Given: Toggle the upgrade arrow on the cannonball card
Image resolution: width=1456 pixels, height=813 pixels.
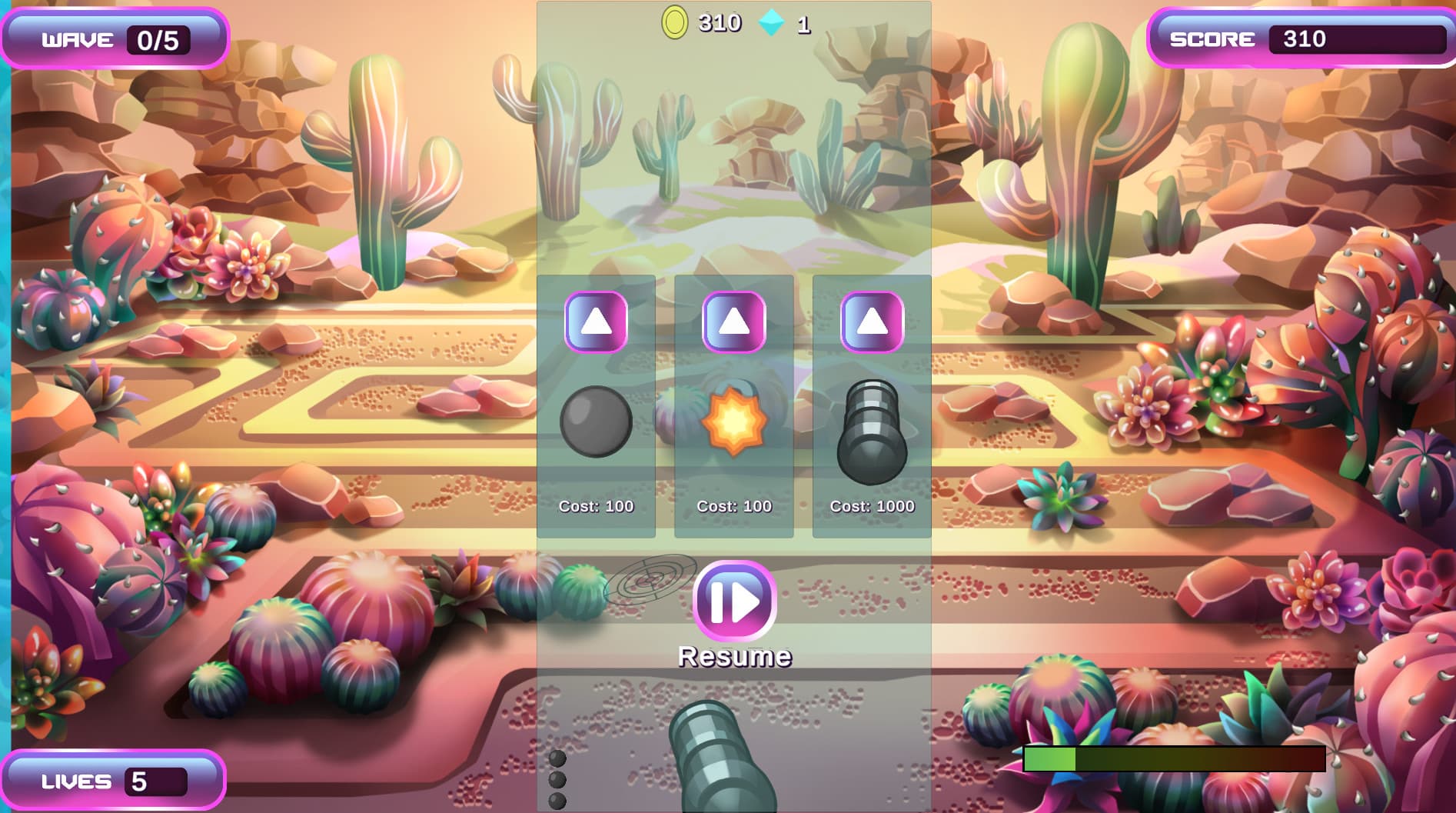Looking at the screenshot, I should tap(596, 321).
